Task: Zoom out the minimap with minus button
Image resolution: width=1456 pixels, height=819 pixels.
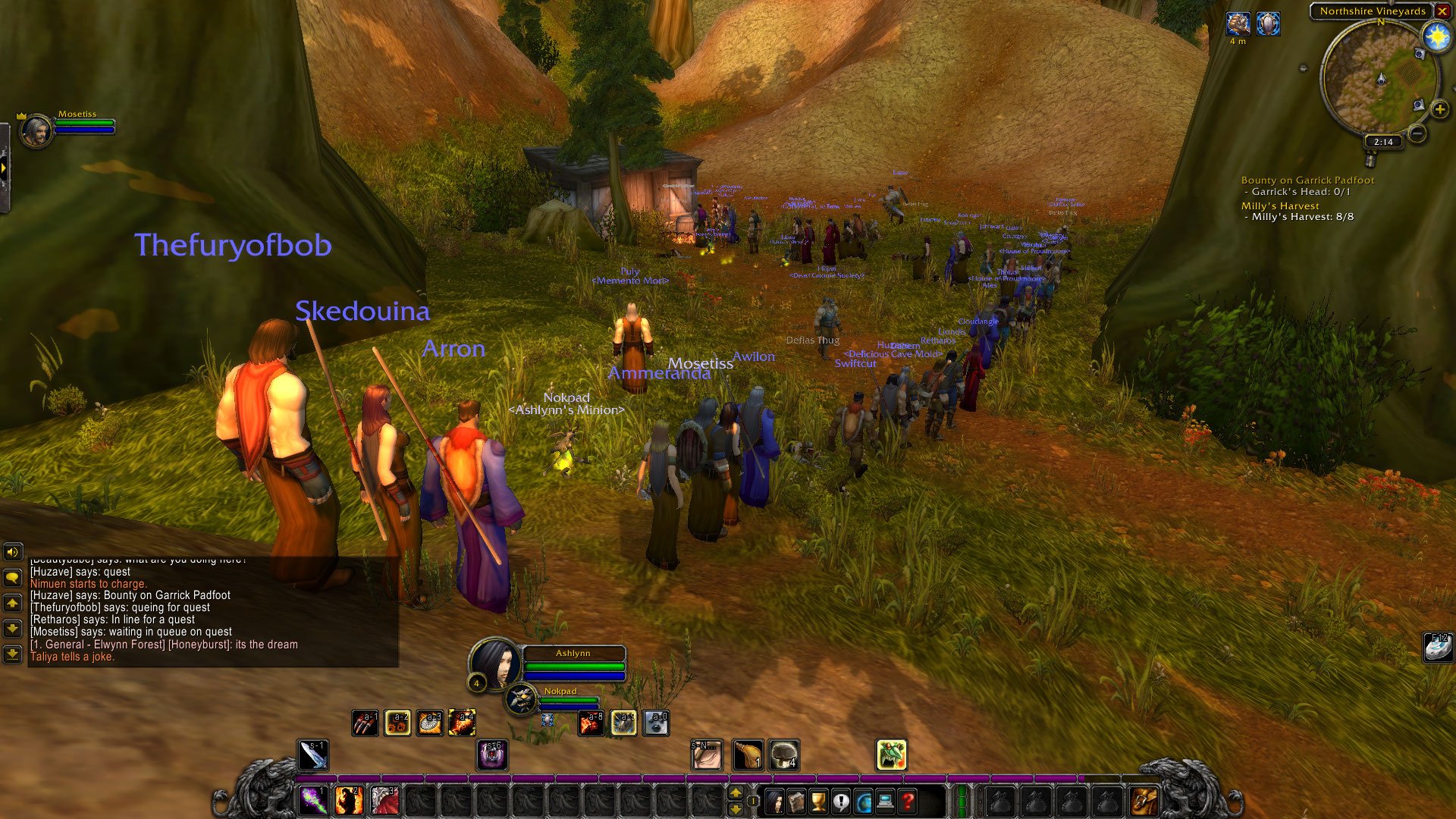Action: click(x=1417, y=134)
